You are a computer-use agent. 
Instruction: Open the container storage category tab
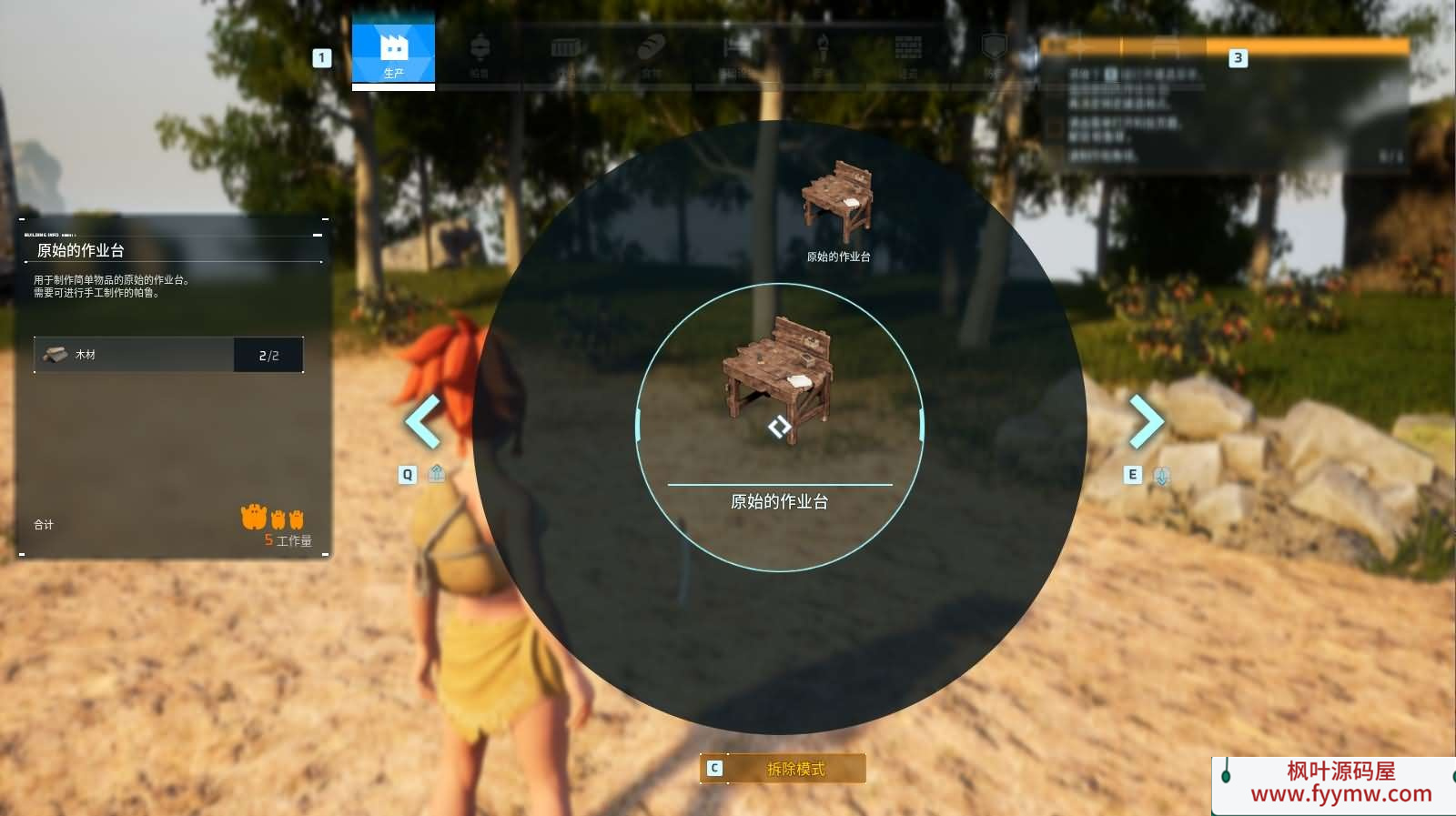[566, 51]
